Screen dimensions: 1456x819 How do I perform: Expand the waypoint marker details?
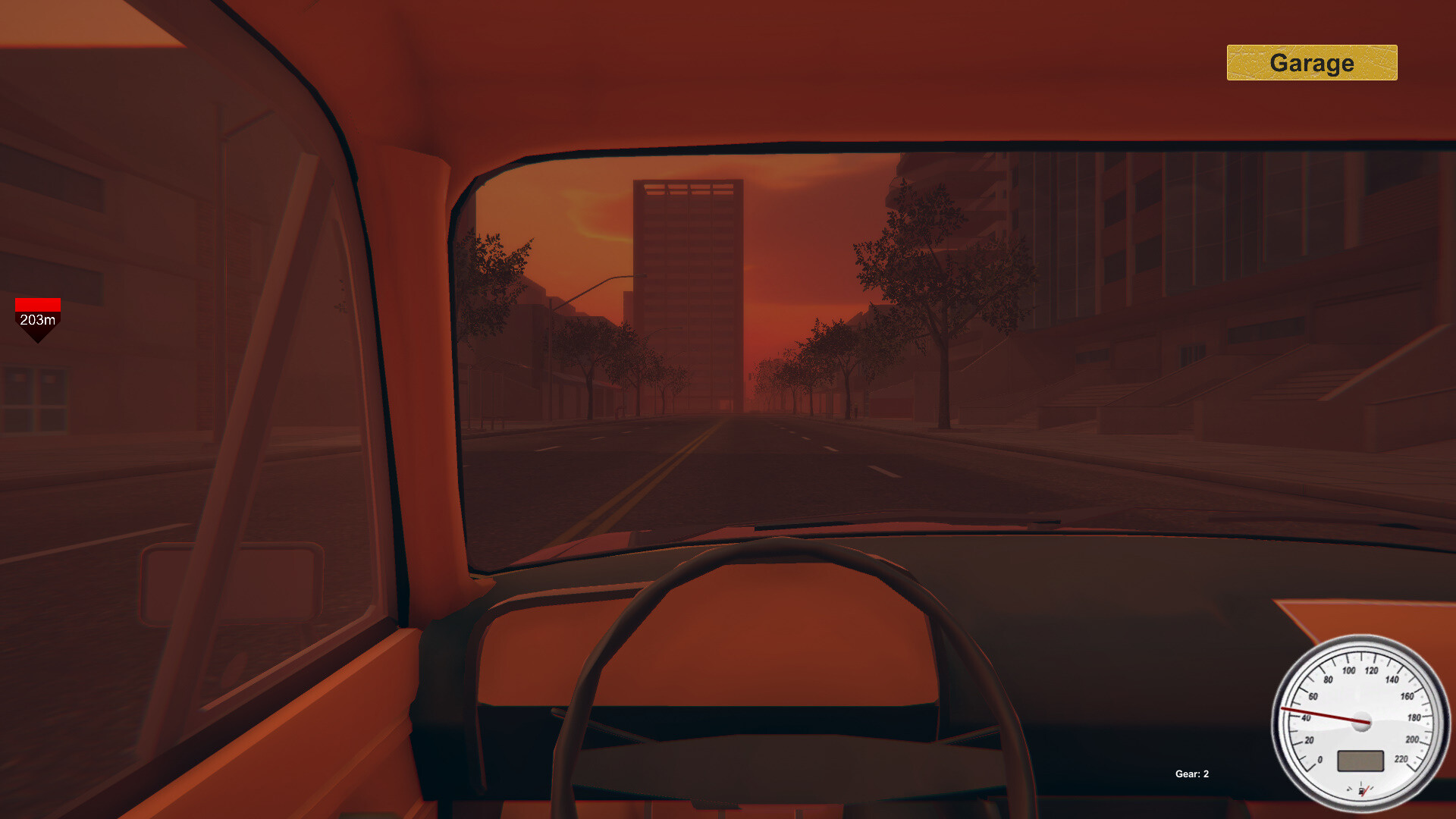pyautogui.click(x=38, y=322)
